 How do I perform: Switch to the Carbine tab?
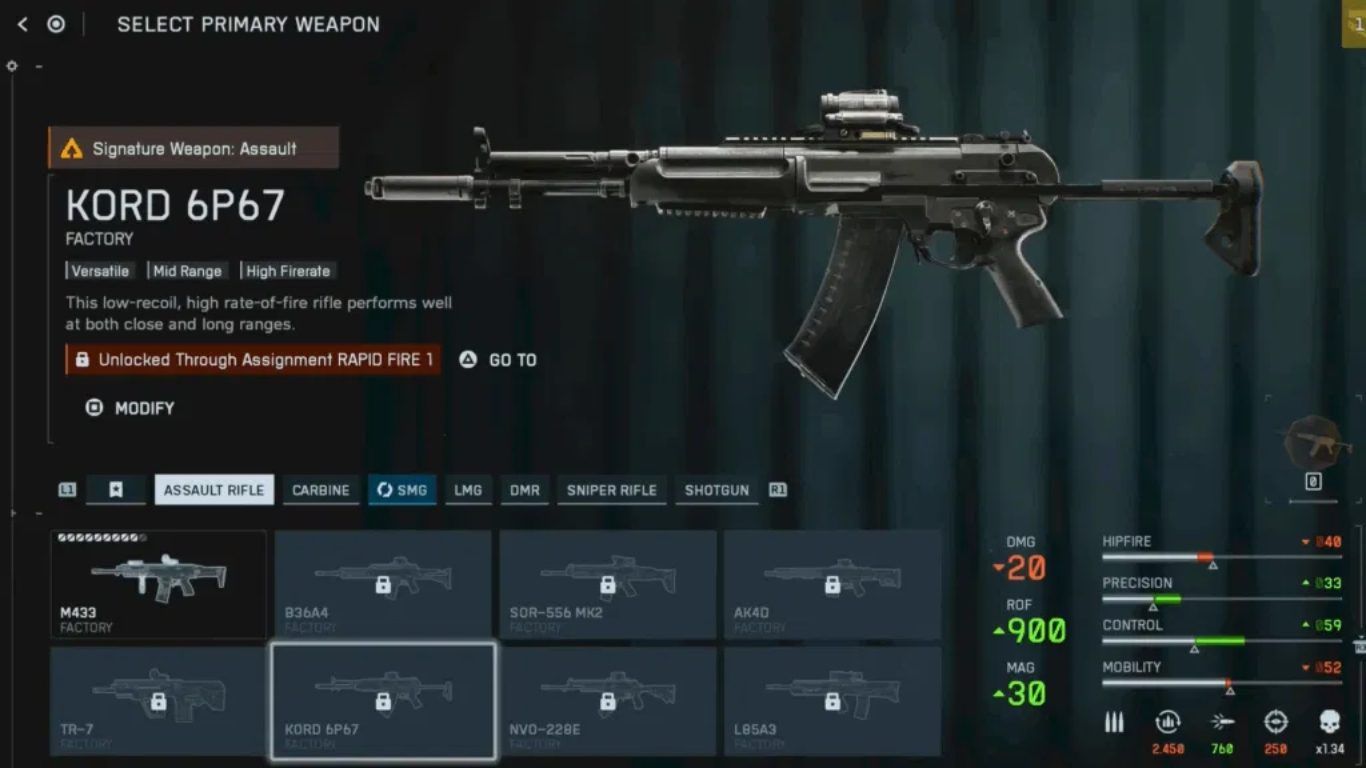(x=320, y=490)
